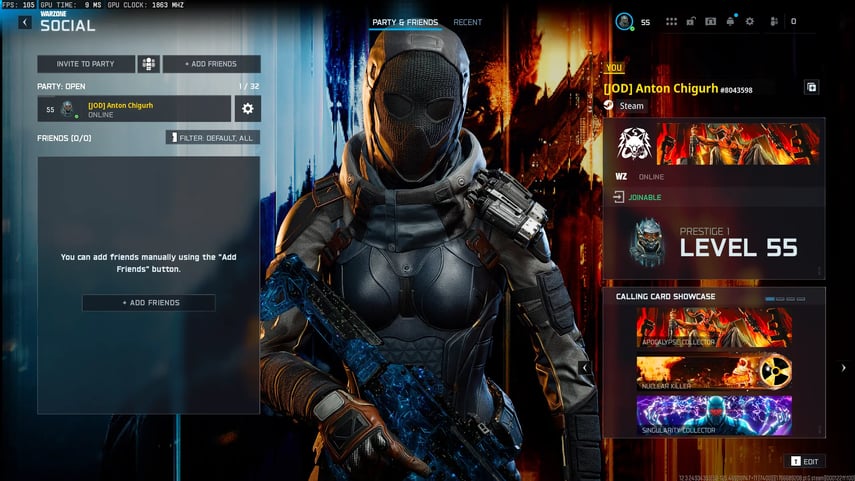The height and width of the screenshot is (481, 855).
Task: Click the right arrow beside the showcase panel
Action: click(x=843, y=368)
